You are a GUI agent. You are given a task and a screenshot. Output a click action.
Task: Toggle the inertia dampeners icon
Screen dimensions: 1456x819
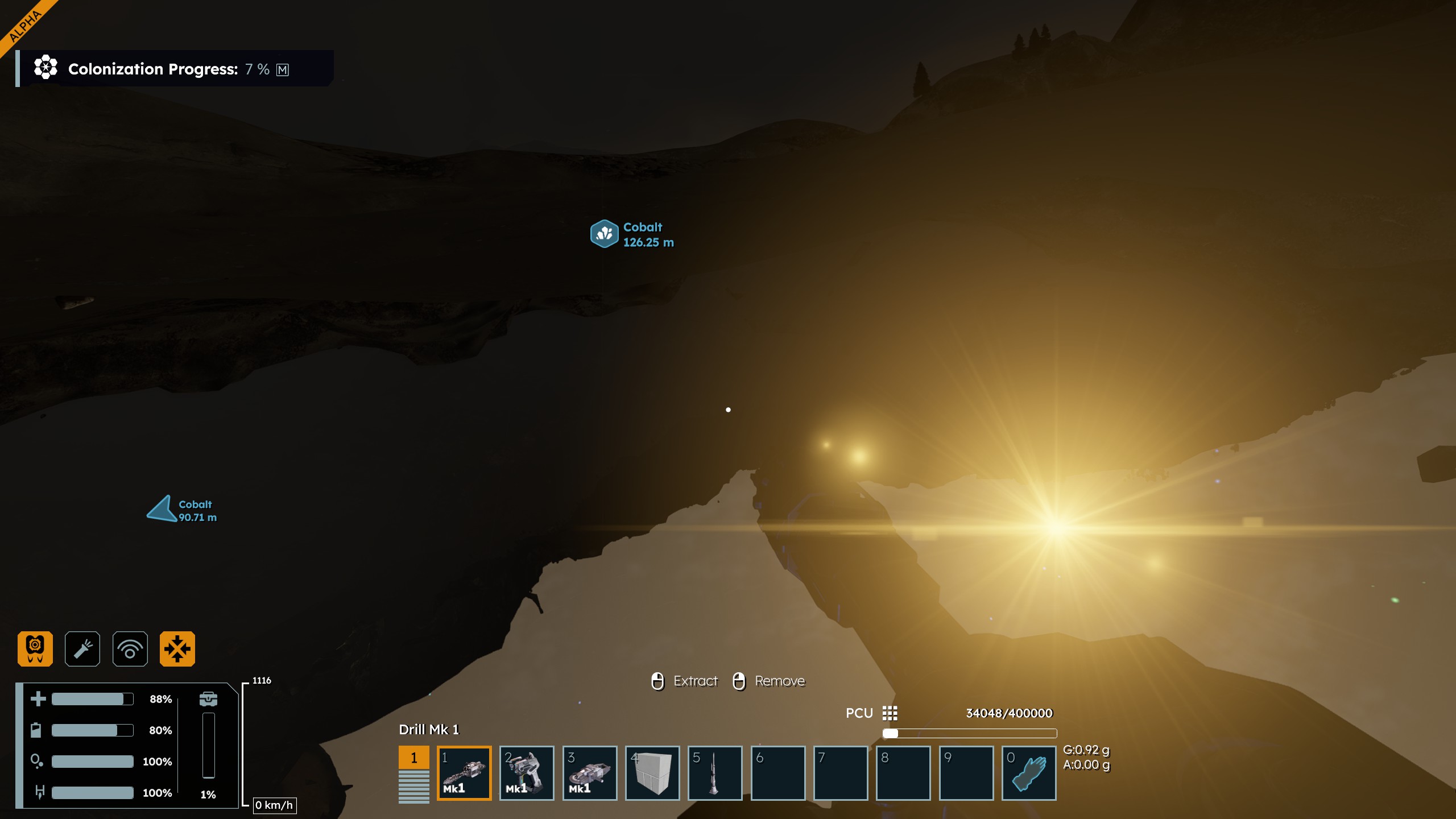coord(177,648)
